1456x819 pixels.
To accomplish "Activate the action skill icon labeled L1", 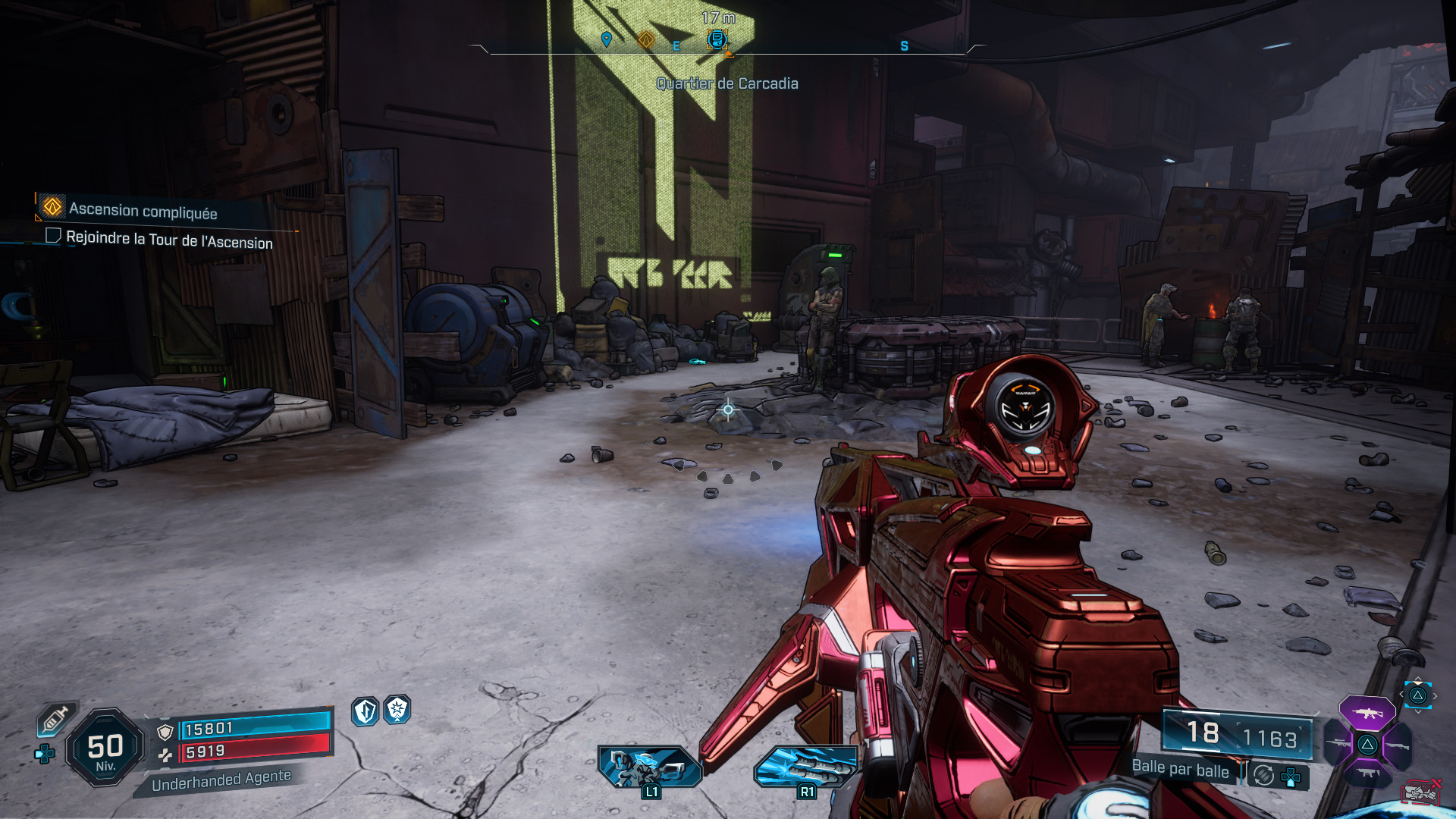I will tap(650, 767).
